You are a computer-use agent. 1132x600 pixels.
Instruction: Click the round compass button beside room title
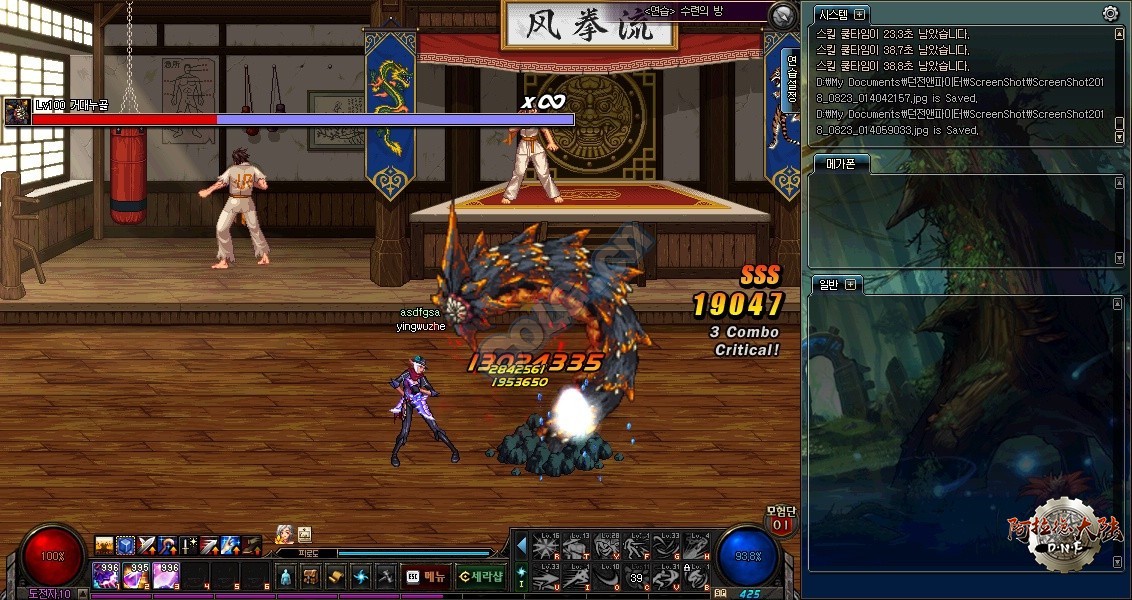tap(783, 15)
